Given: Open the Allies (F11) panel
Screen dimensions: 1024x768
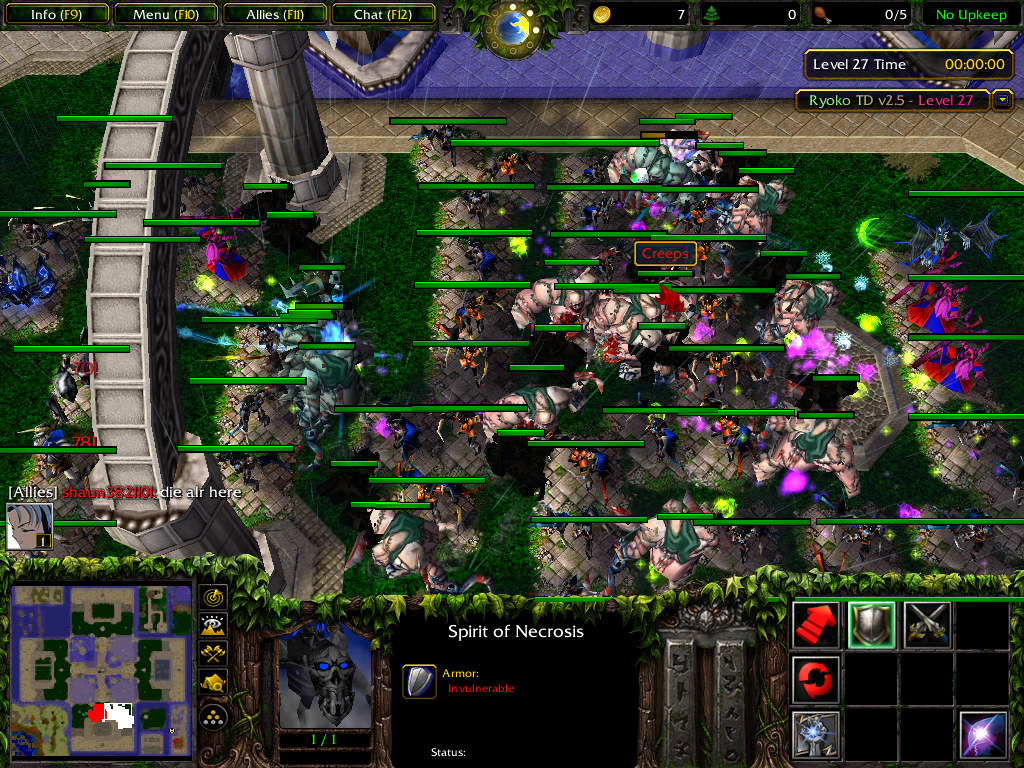Looking at the screenshot, I should (x=275, y=15).
